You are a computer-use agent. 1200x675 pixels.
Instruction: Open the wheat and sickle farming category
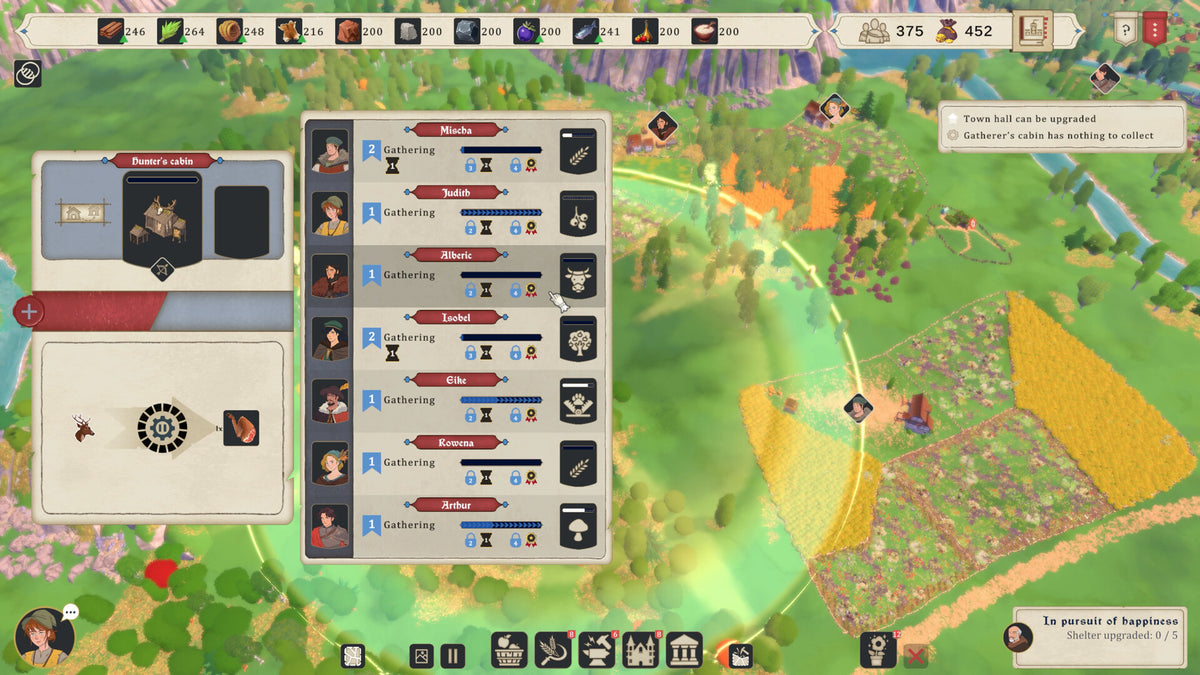[553, 651]
